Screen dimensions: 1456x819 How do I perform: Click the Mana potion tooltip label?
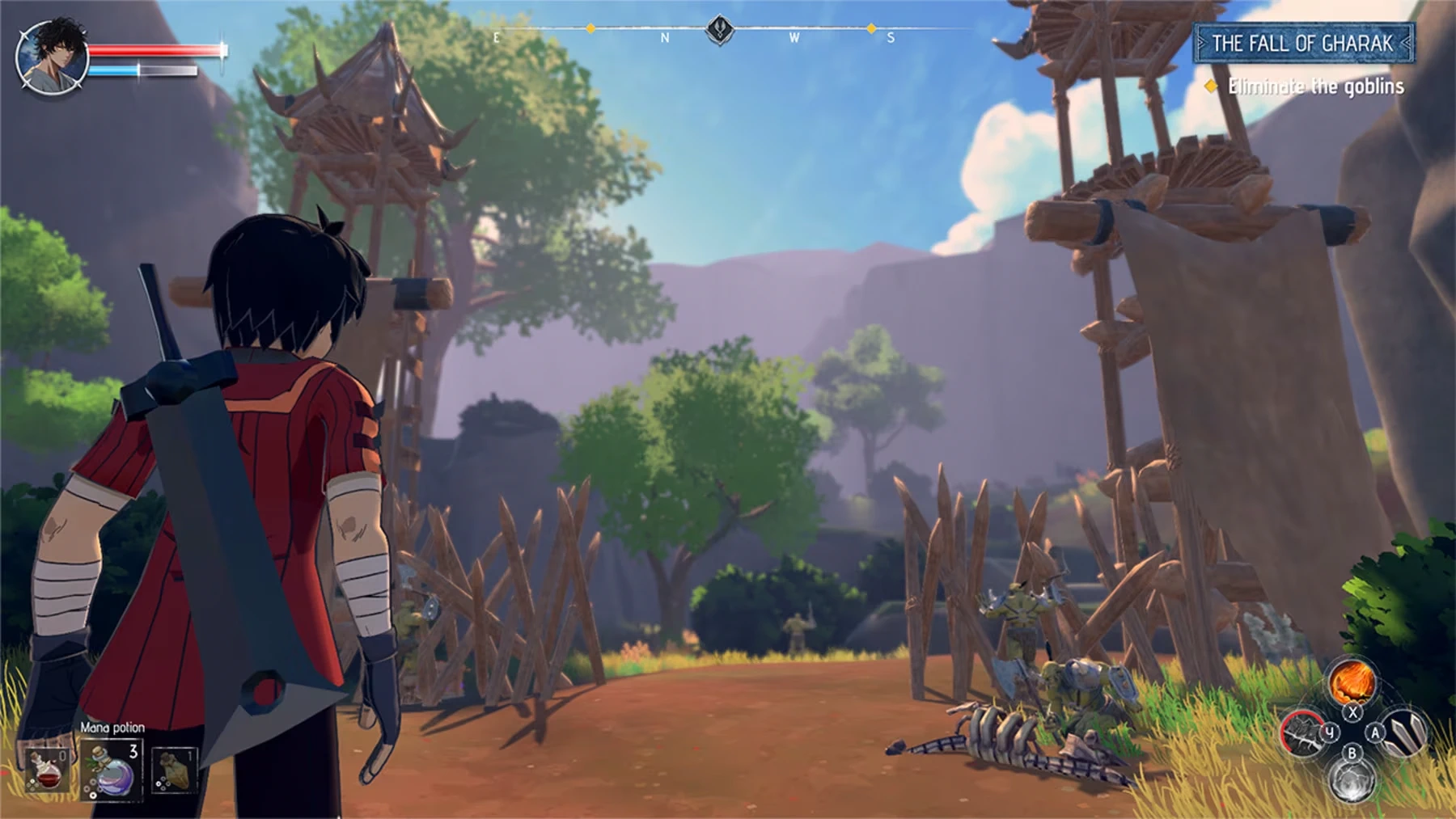(112, 728)
